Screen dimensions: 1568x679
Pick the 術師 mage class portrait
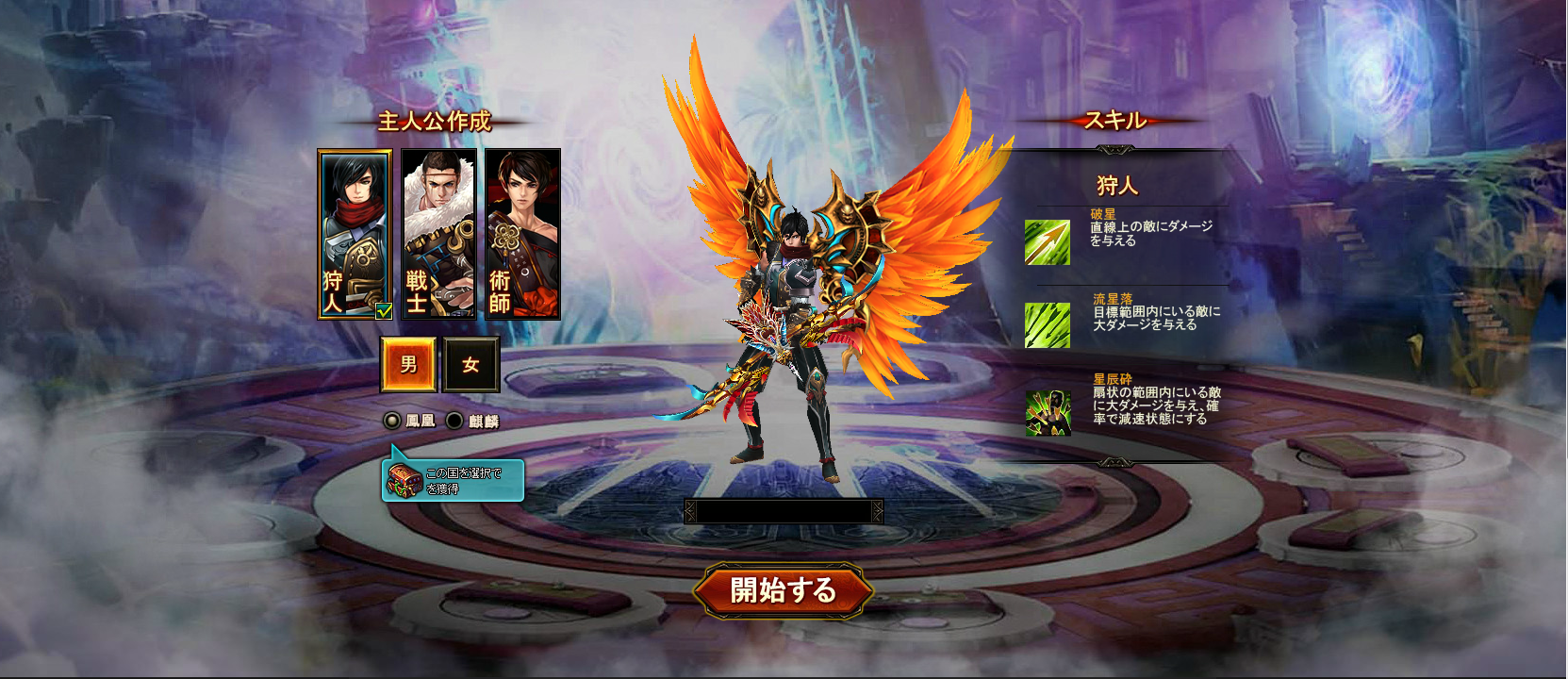pyautogui.click(x=522, y=234)
